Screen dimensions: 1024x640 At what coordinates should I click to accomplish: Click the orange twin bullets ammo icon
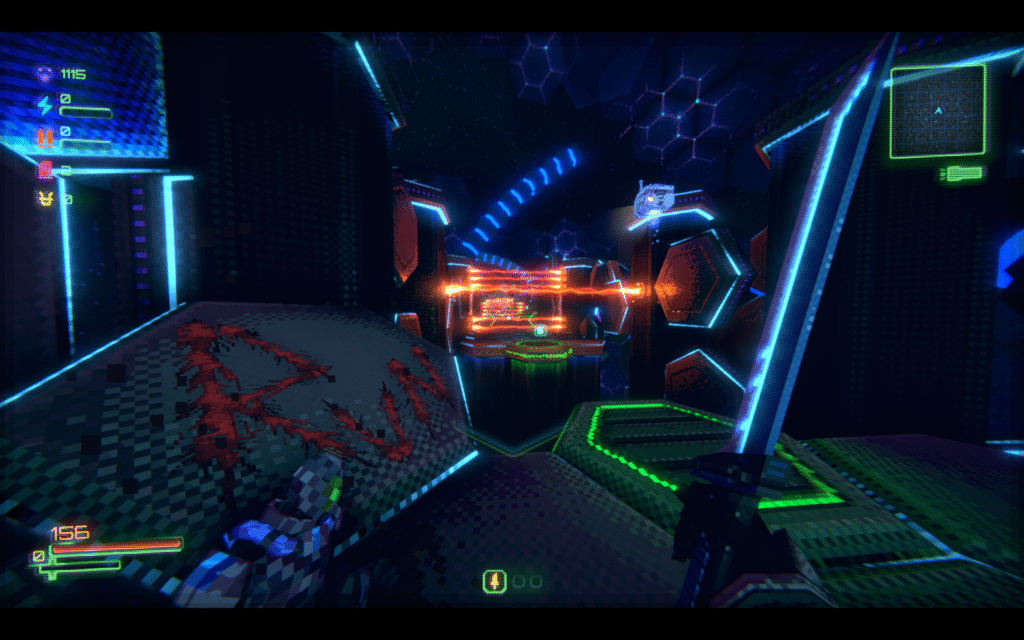(44, 135)
